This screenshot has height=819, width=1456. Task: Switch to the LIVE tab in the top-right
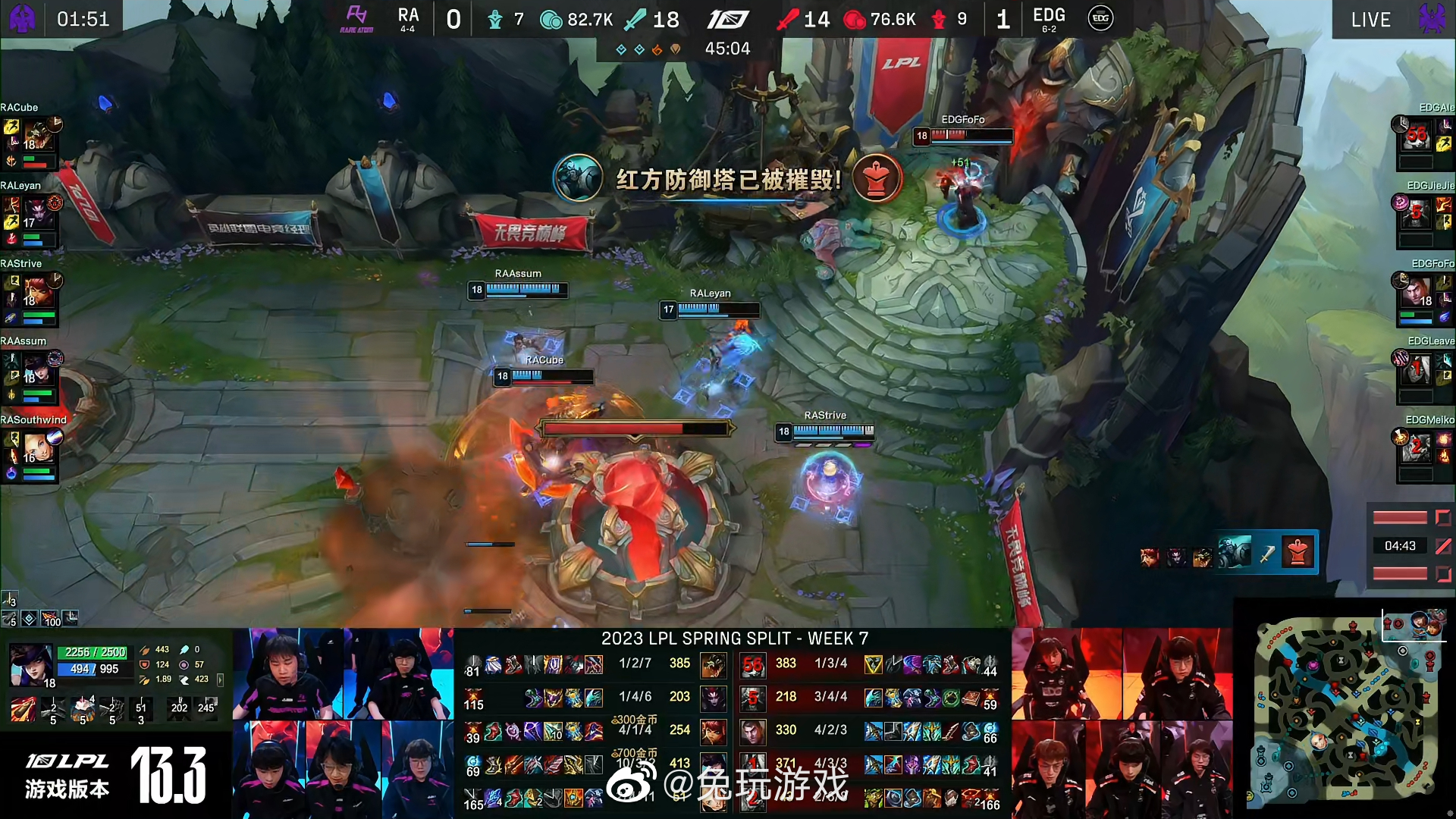coord(1370,19)
